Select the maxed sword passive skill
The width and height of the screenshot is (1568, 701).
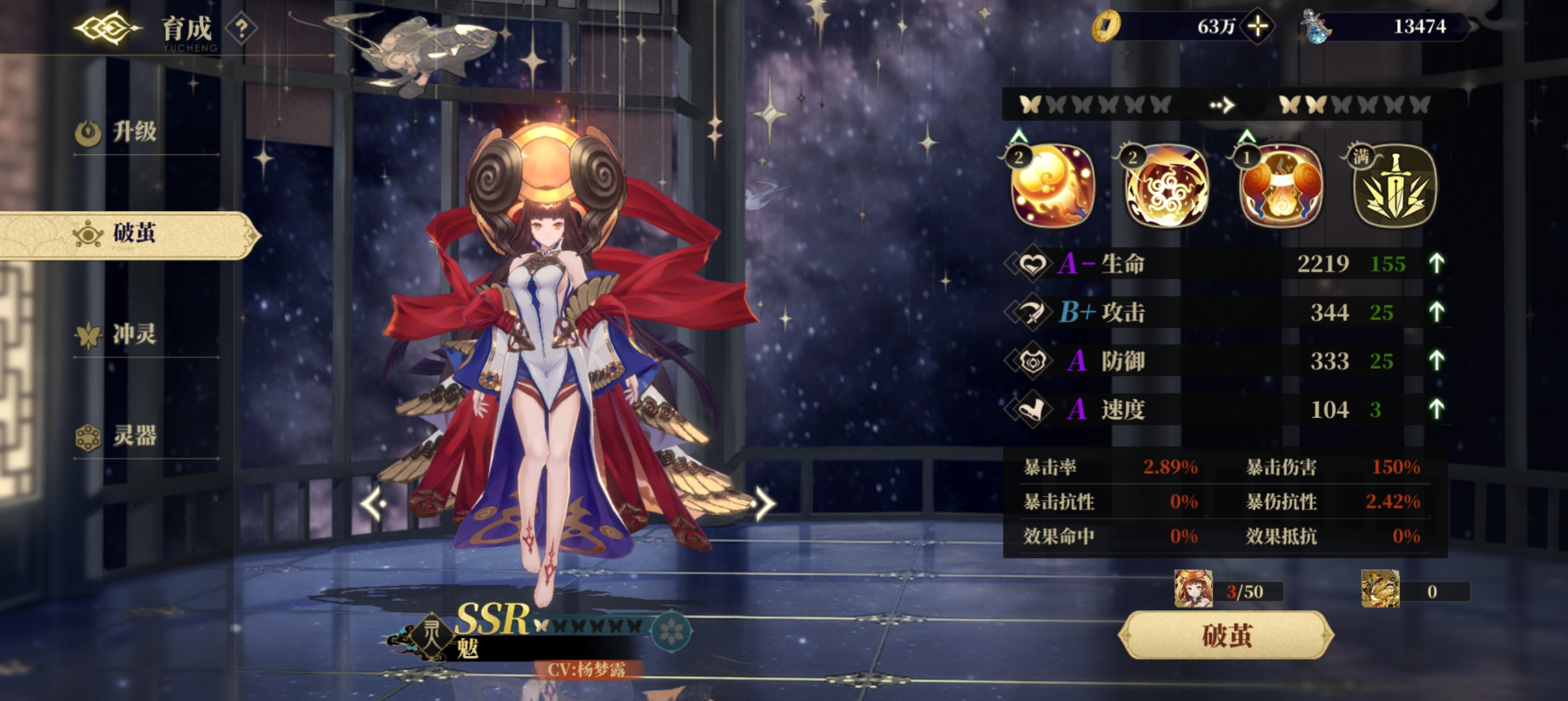(x=1394, y=186)
